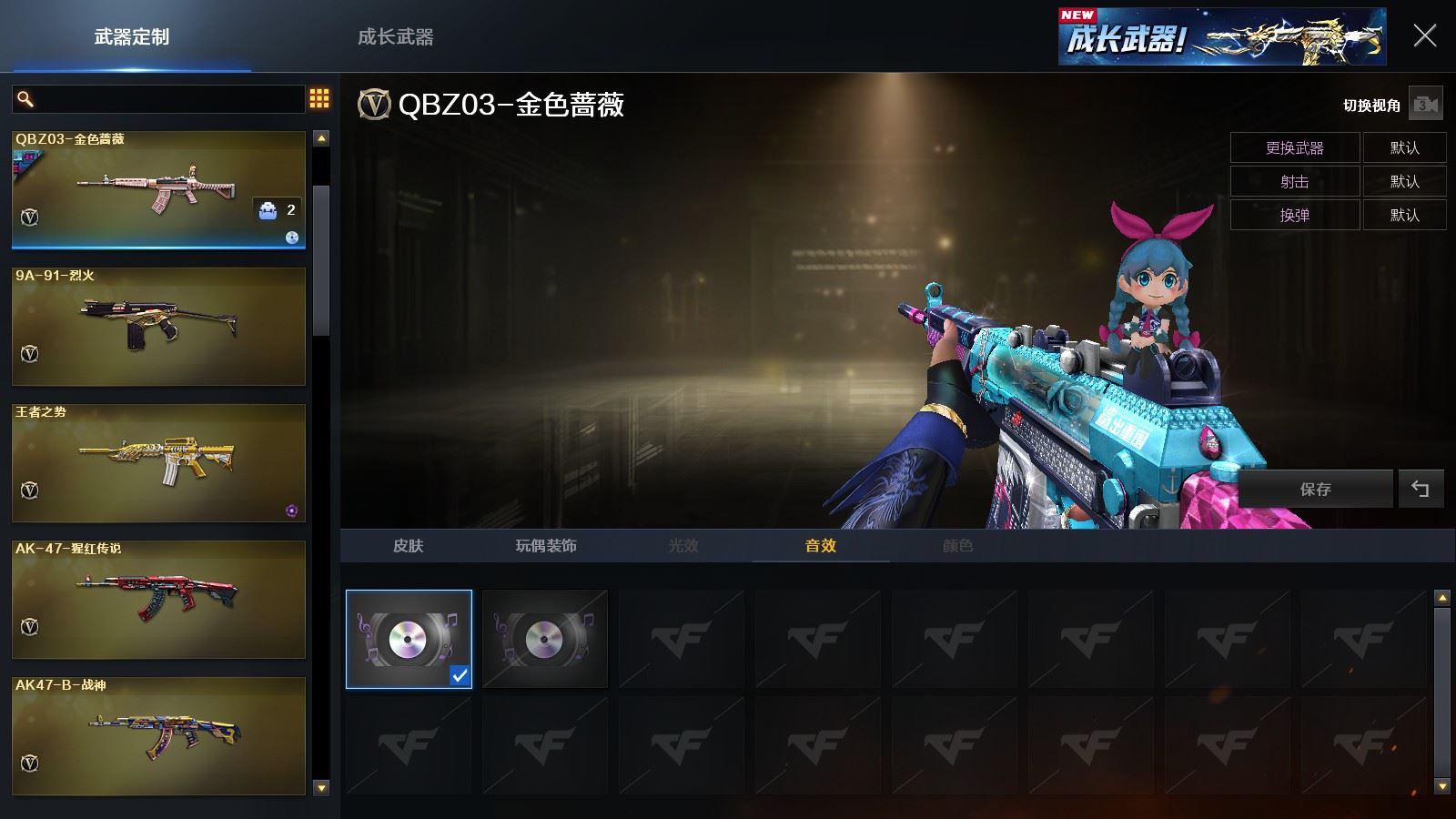Image resolution: width=1456 pixels, height=819 pixels.
Task: Click the undo arrow beside 保存
Action: click(x=1420, y=489)
